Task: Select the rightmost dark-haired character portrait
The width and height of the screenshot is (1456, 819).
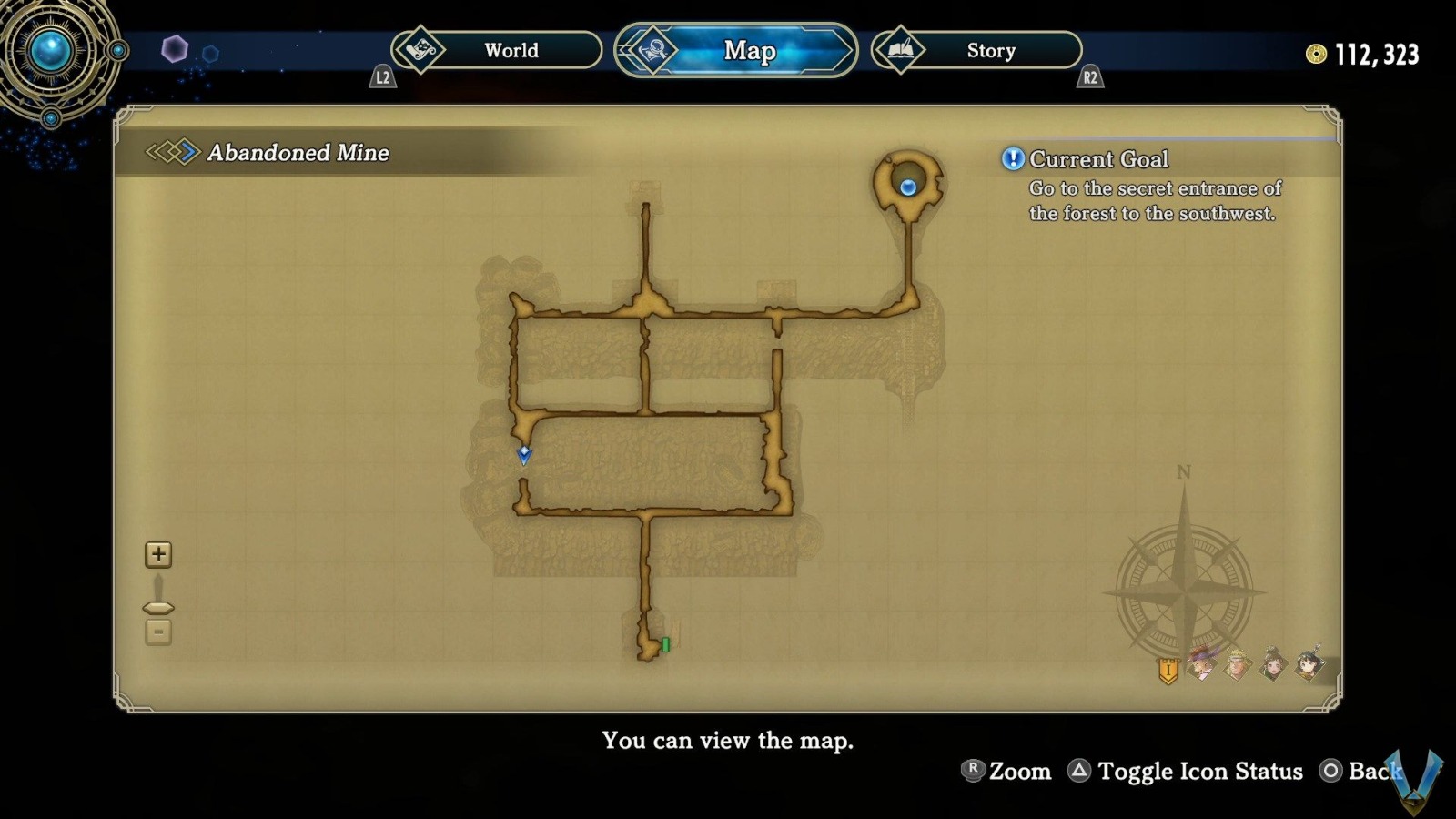Action: (1308, 667)
